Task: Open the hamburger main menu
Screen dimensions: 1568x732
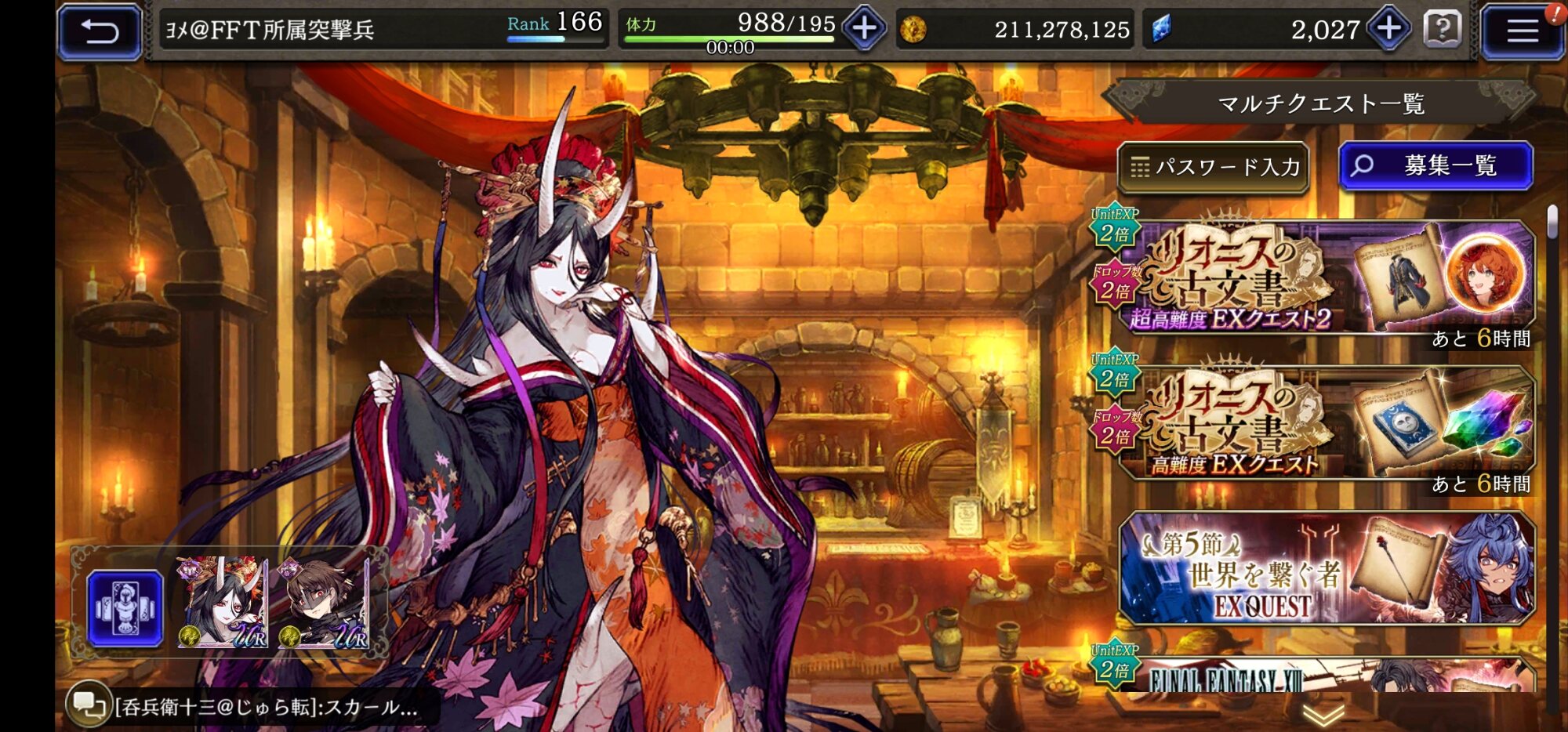Action: [1522, 31]
